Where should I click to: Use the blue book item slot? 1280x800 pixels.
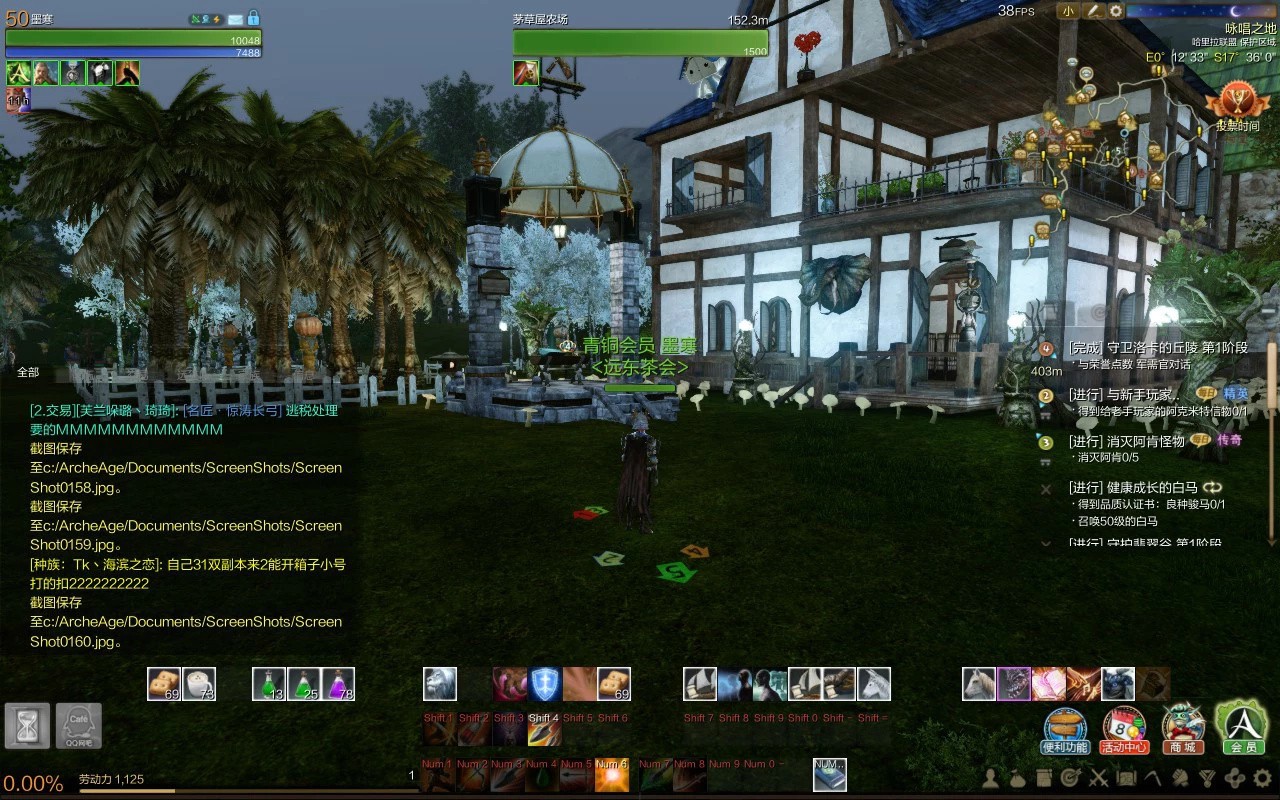click(829, 775)
